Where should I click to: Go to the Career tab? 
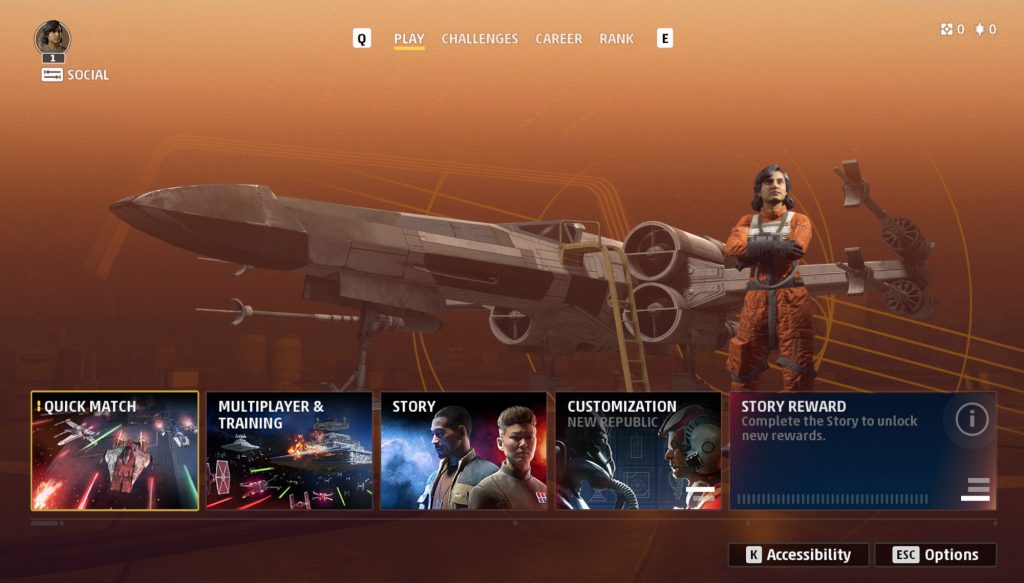coord(558,39)
